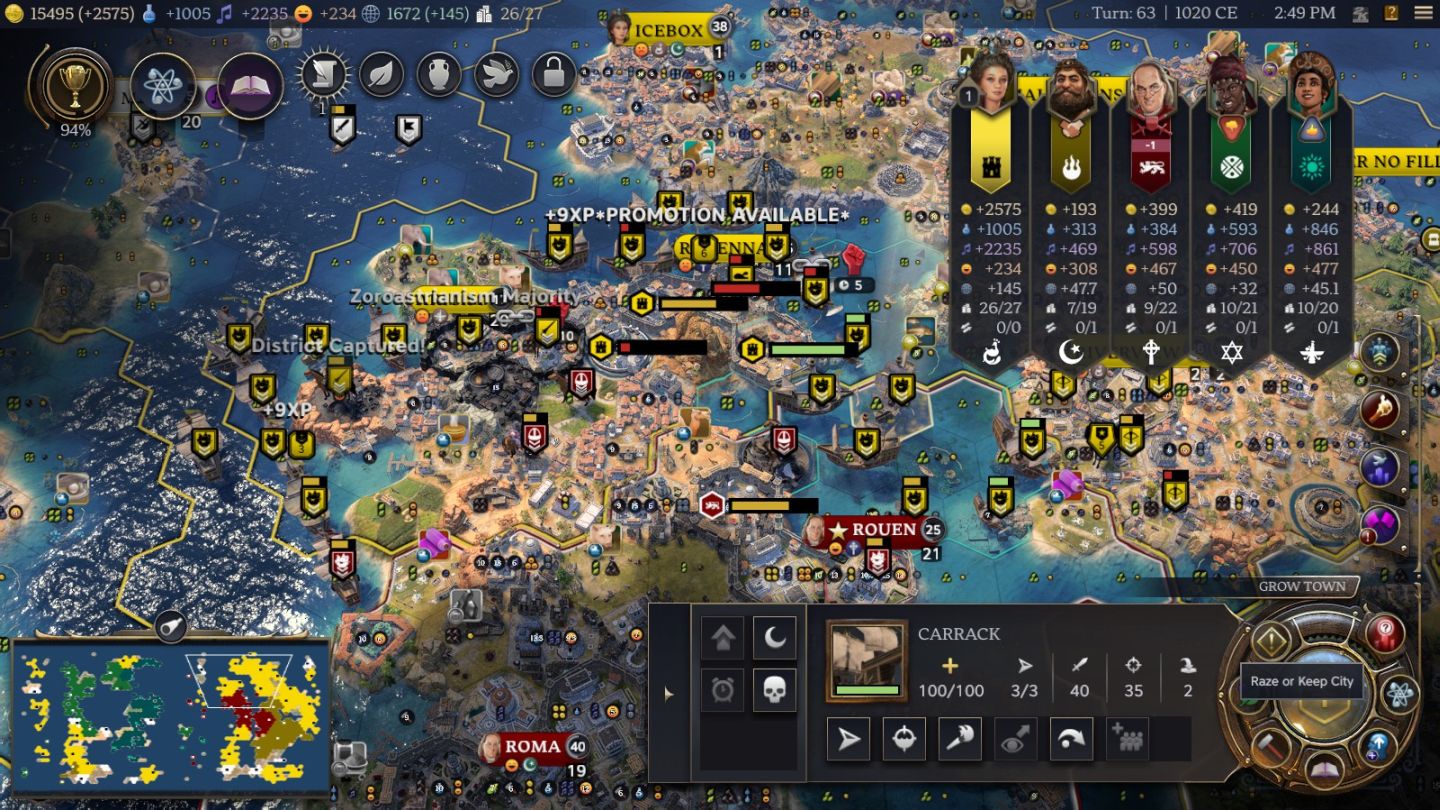Select the Carrack's torch pillage action
This screenshot has height=810, width=1440.
[960, 739]
